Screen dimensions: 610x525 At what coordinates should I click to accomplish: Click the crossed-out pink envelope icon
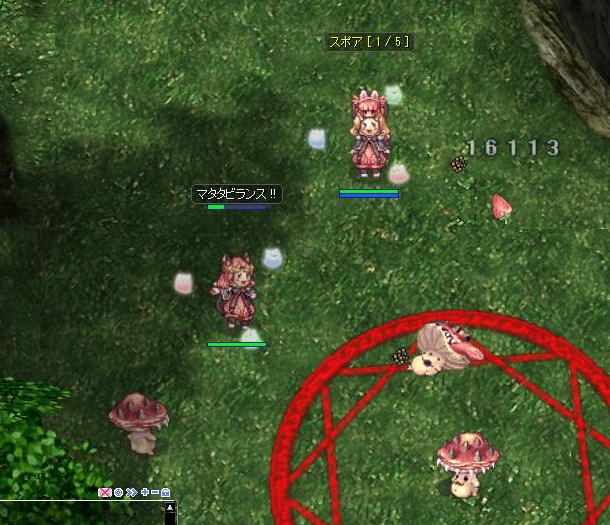(x=105, y=492)
